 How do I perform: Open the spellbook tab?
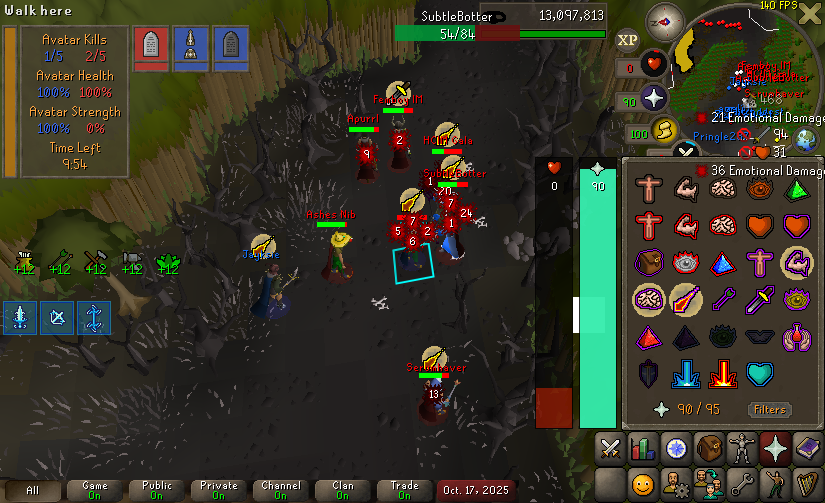pyautogui.click(x=808, y=447)
